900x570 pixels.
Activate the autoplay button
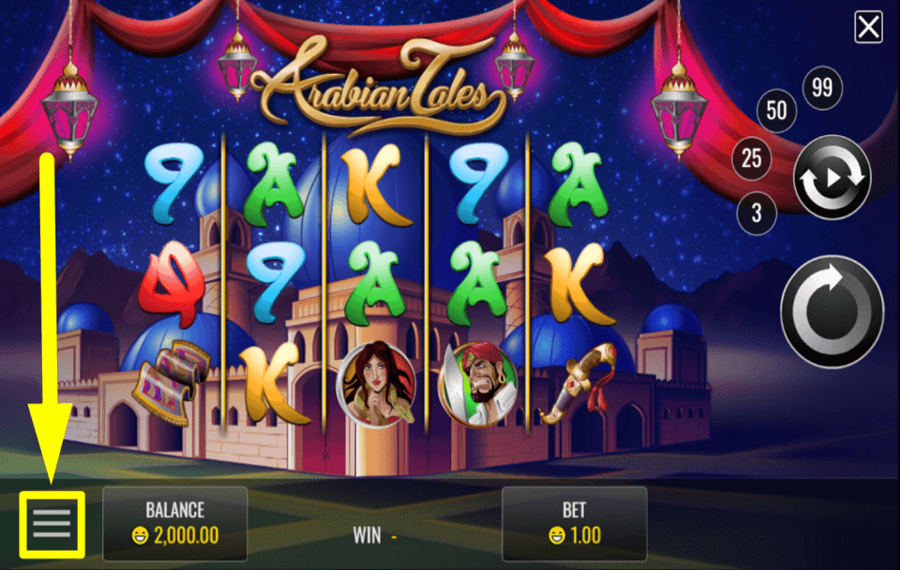tap(831, 178)
